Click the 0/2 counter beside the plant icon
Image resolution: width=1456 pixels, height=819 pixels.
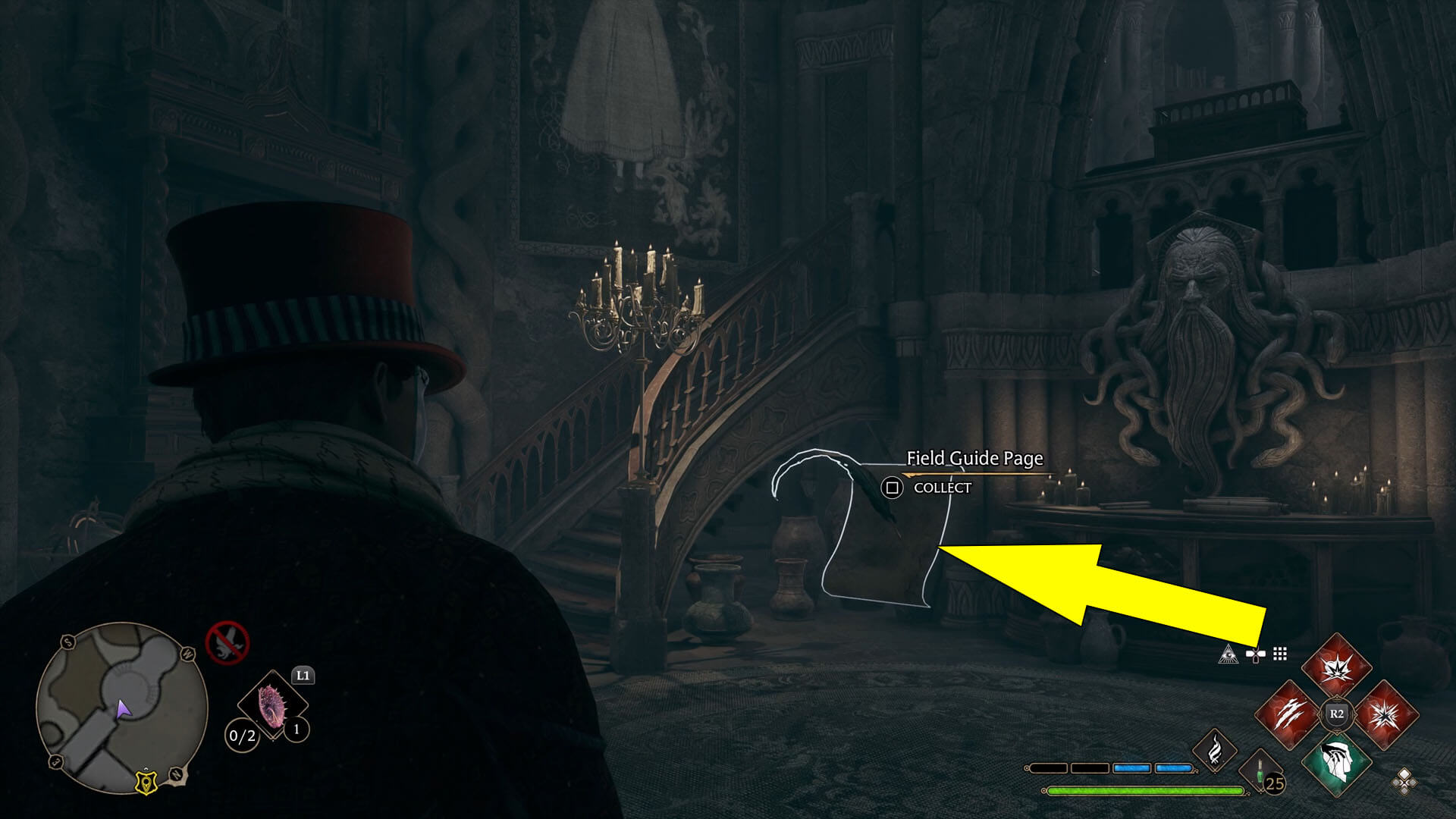(243, 734)
